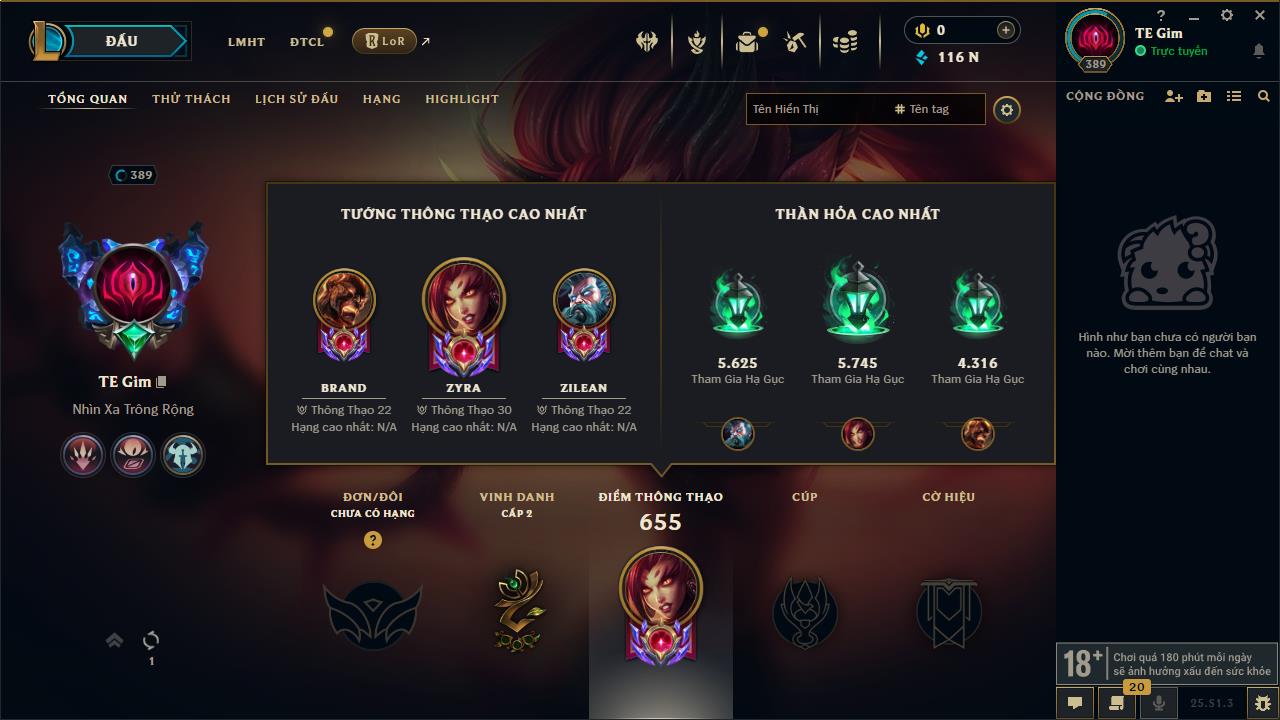Open the ĐƠN/ĐÔI rank emblem
The image size is (1280, 720).
pyautogui.click(x=372, y=615)
